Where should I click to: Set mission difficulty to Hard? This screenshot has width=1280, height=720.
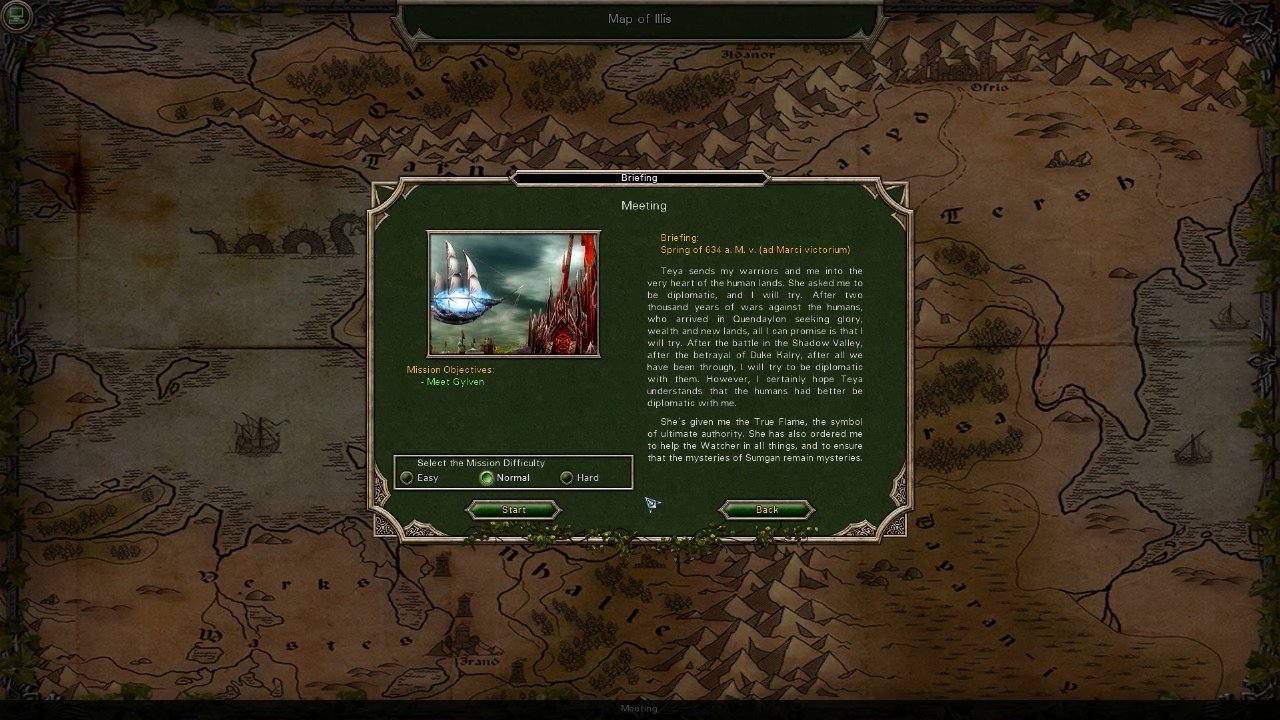tap(567, 478)
